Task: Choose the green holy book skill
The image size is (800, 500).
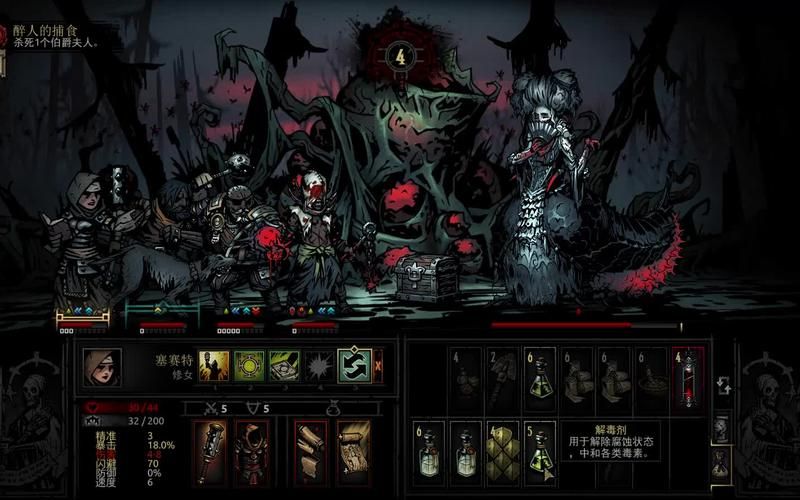Action: coord(284,366)
